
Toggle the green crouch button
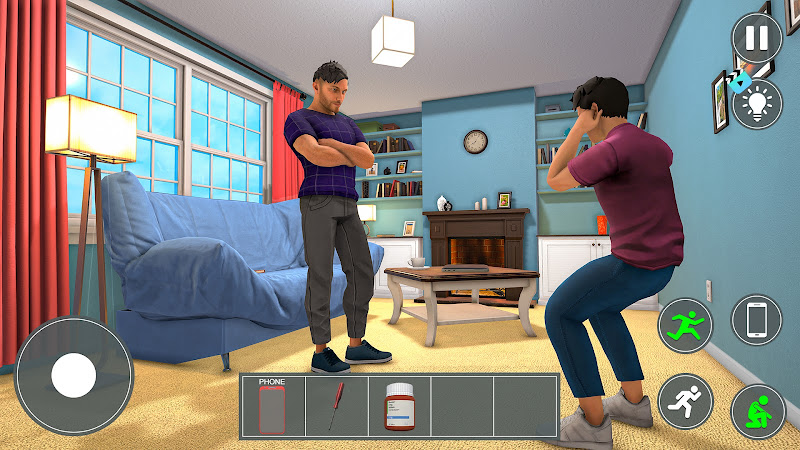tap(757, 410)
